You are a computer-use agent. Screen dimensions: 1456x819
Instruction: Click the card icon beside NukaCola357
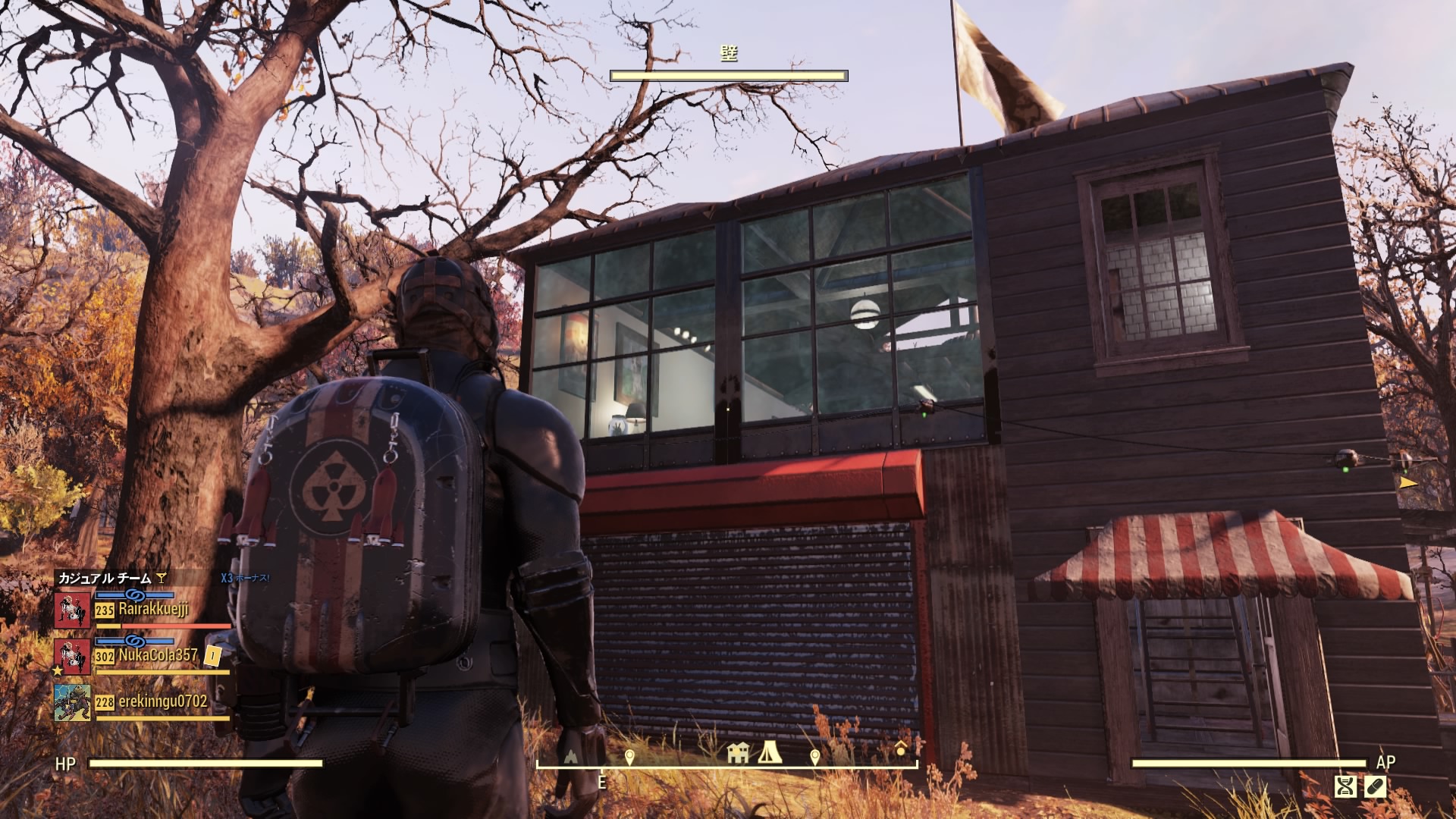pyautogui.click(x=213, y=656)
